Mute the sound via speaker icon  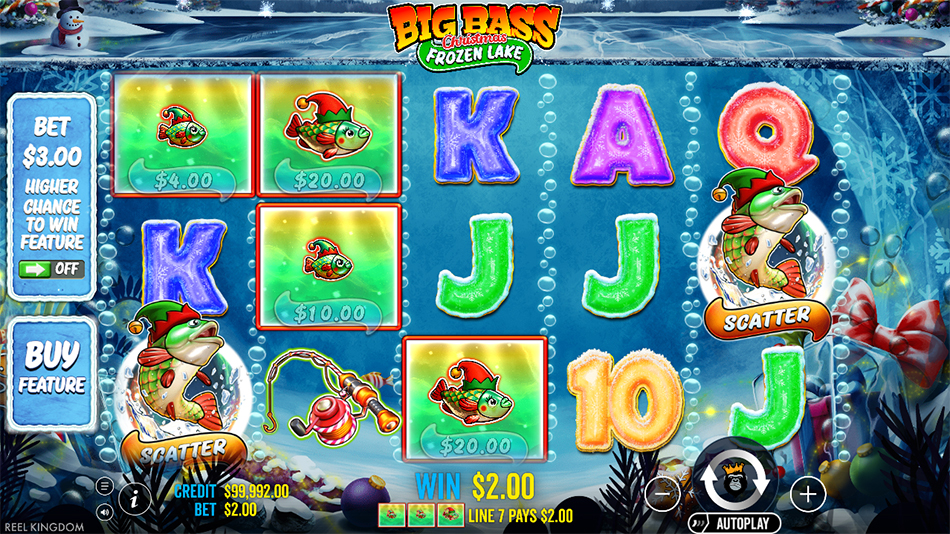click(105, 509)
